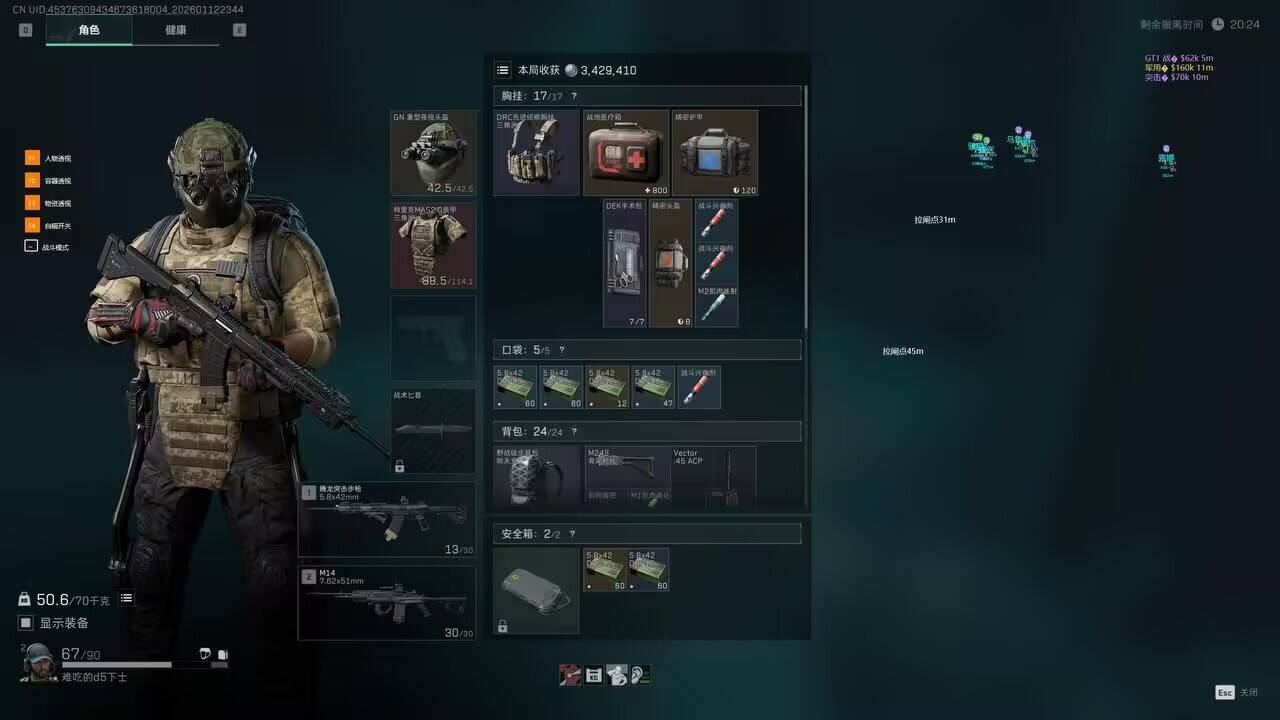Pick the 腾龙突击步枪 primary weapon slot
Screen dimensions: 1280x720
(387, 519)
